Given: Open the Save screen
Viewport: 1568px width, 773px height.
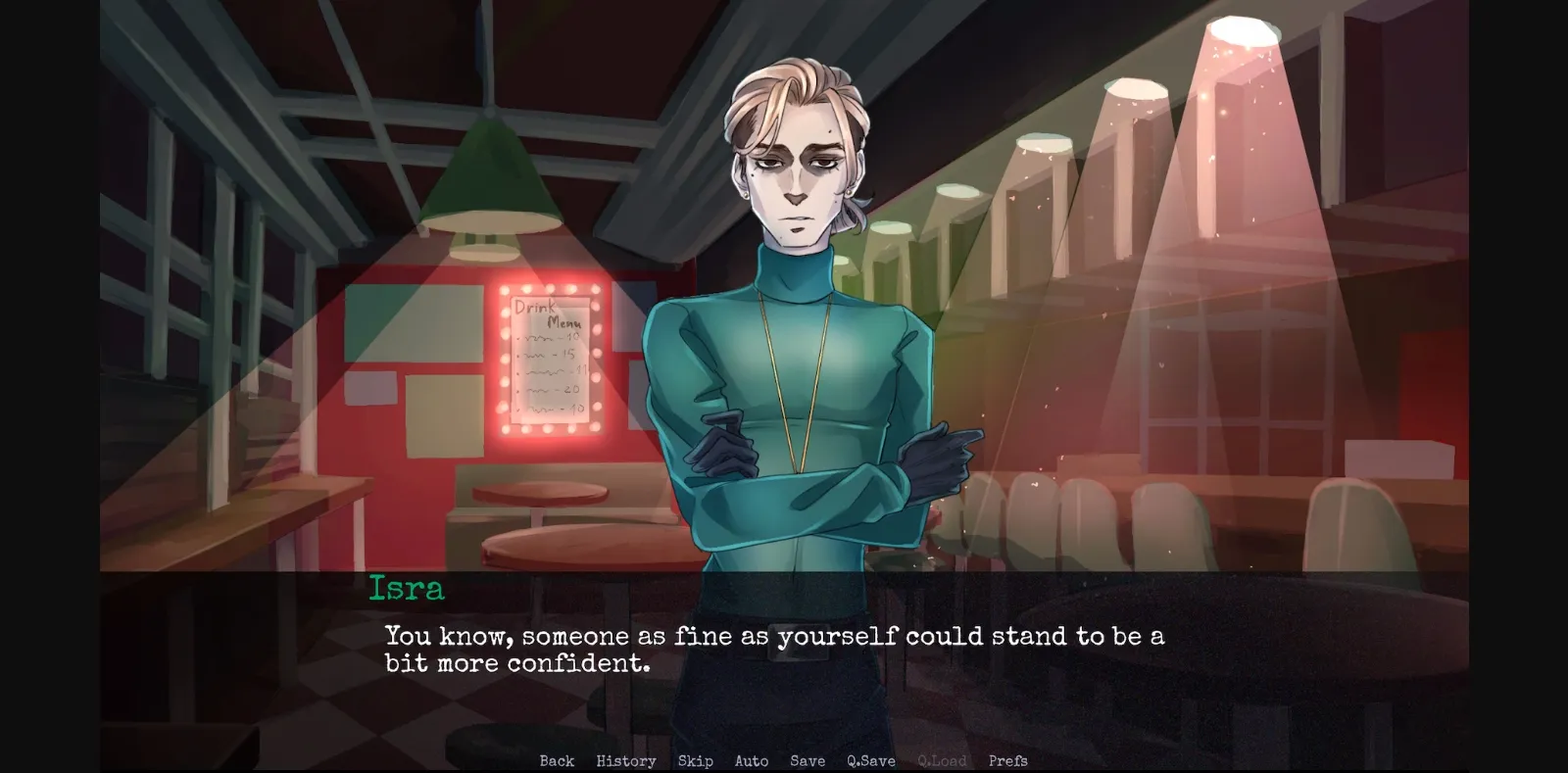Looking at the screenshot, I should [806, 760].
